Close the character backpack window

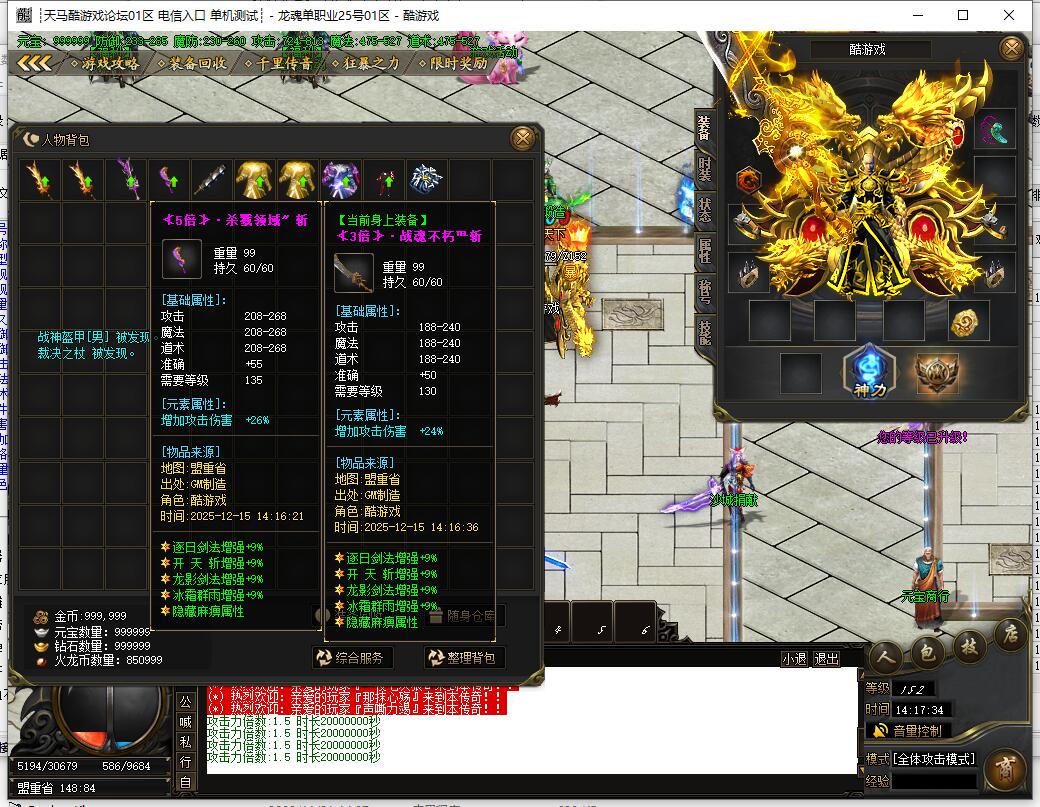point(522,138)
